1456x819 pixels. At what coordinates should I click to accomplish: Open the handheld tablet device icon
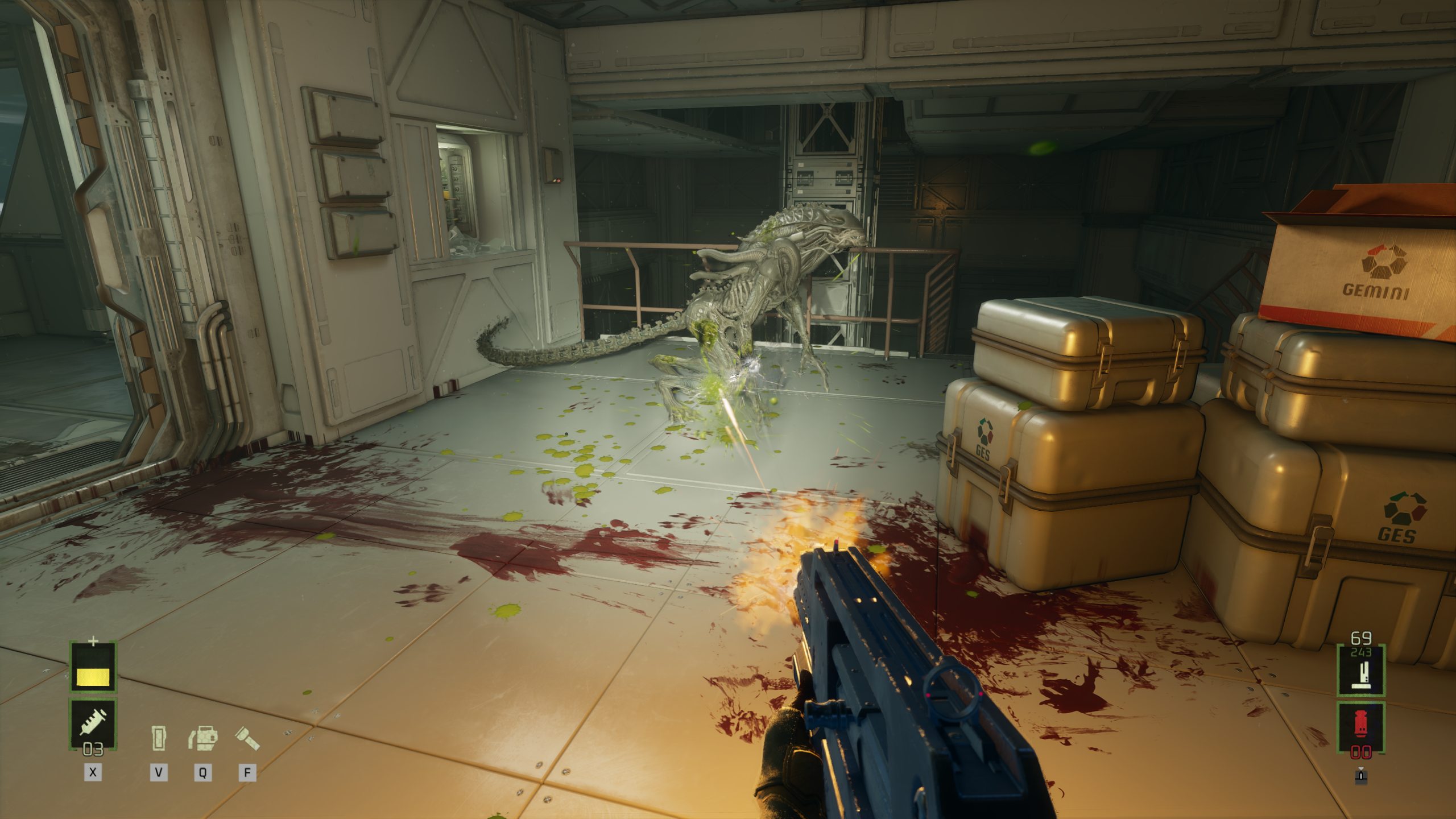point(159,738)
